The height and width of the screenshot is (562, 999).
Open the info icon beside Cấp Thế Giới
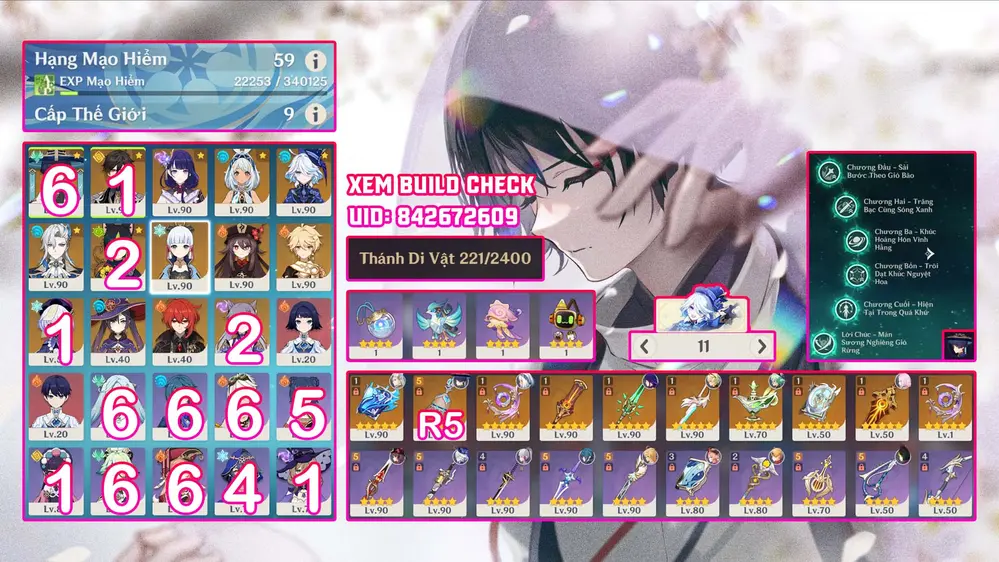pyautogui.click(x=317, y=114)
